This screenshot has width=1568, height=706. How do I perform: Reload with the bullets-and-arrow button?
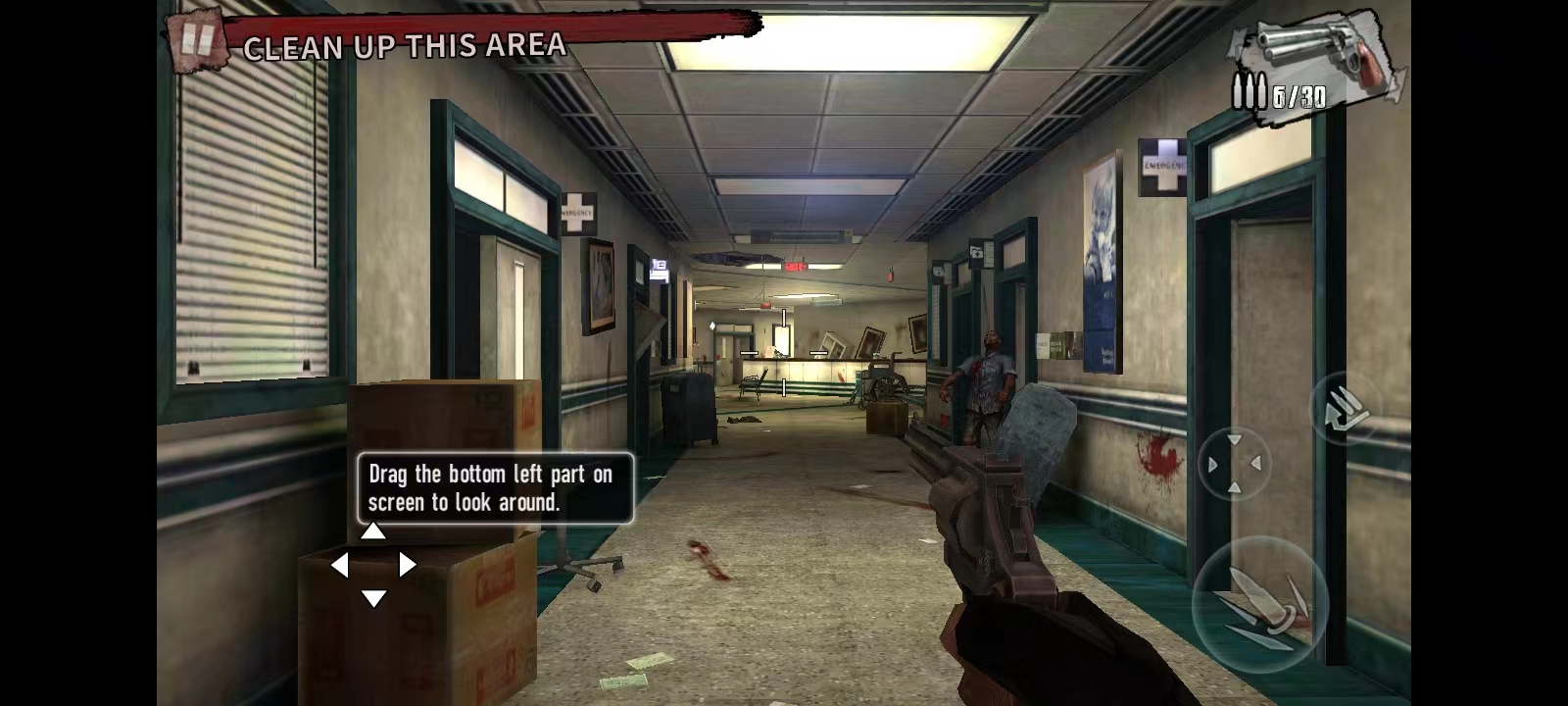coord(1344,409)
